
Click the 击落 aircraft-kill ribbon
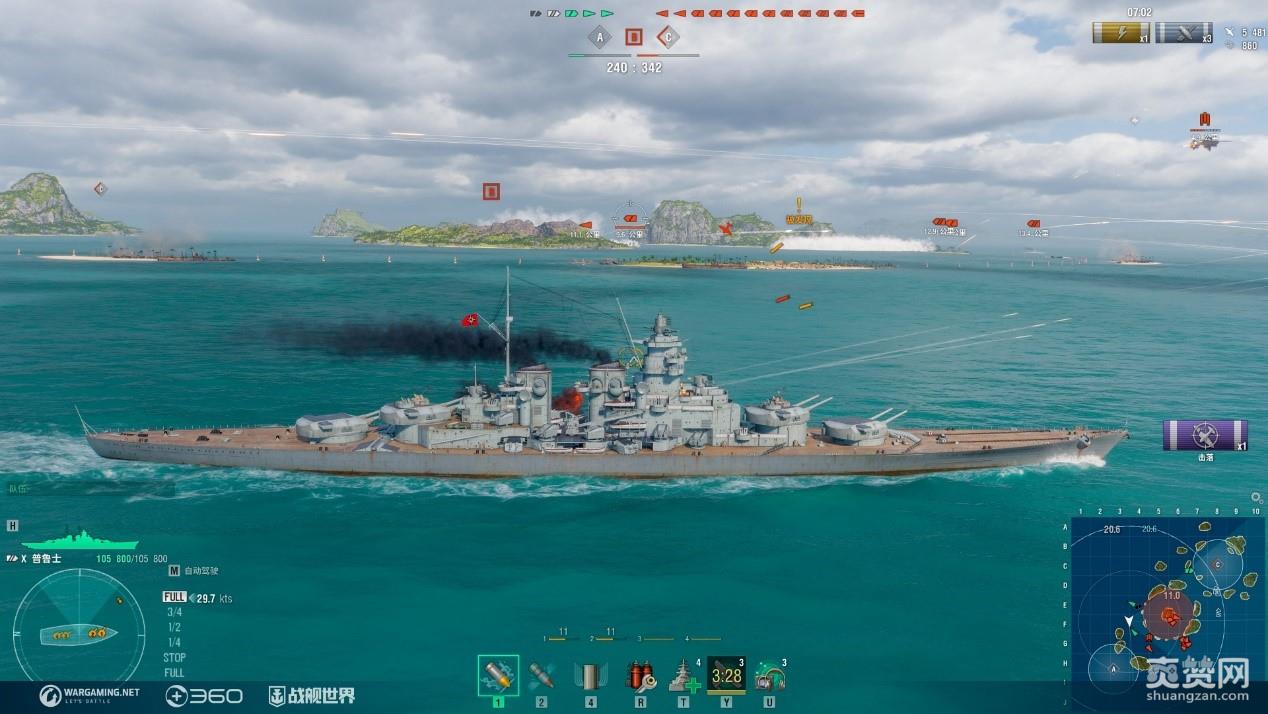coord(1204,435)
